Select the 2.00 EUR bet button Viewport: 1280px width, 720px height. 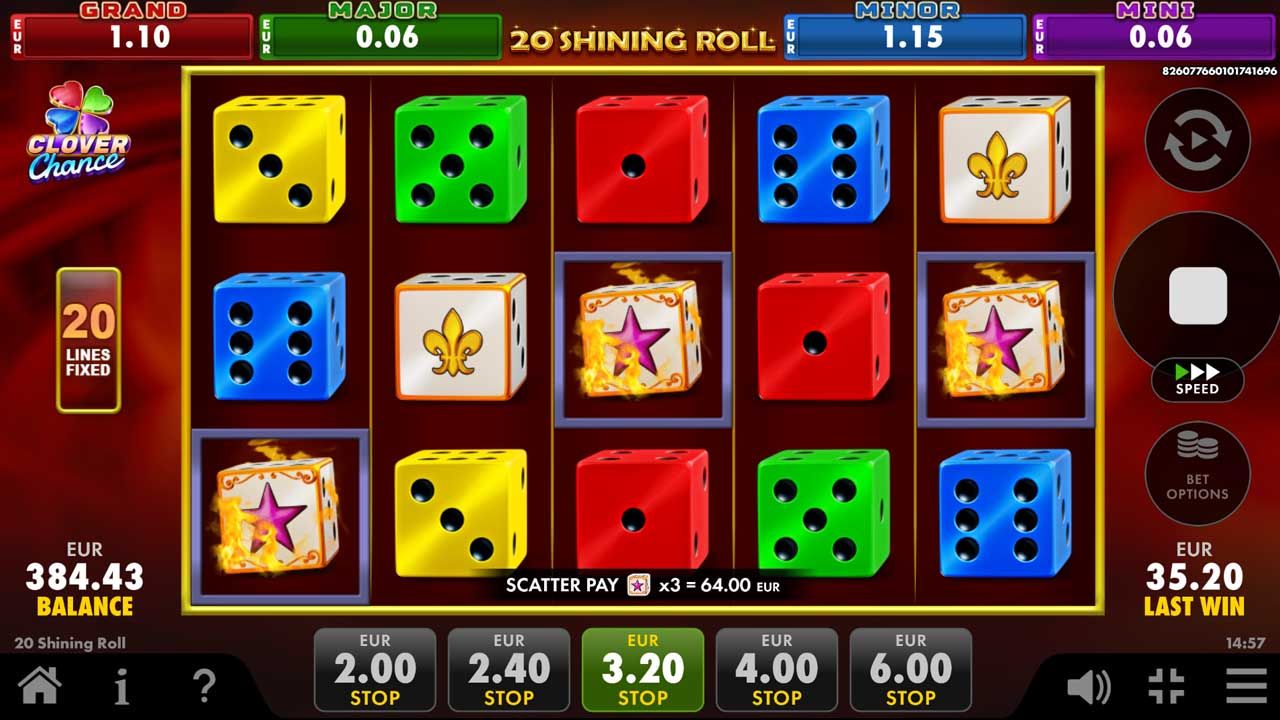(x=376, y=669)
